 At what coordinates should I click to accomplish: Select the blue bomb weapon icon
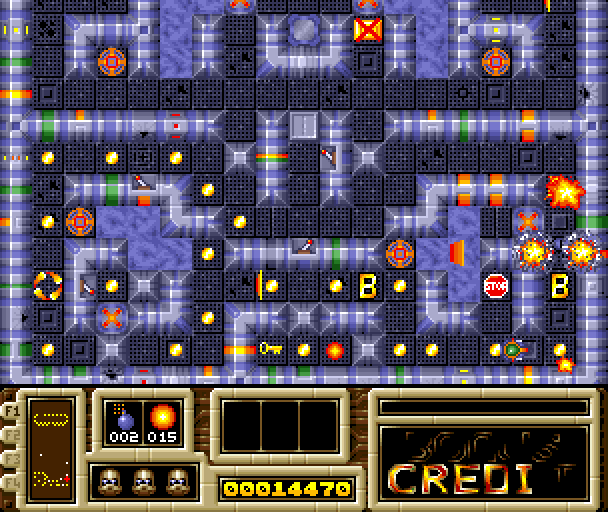pos(126,416)
